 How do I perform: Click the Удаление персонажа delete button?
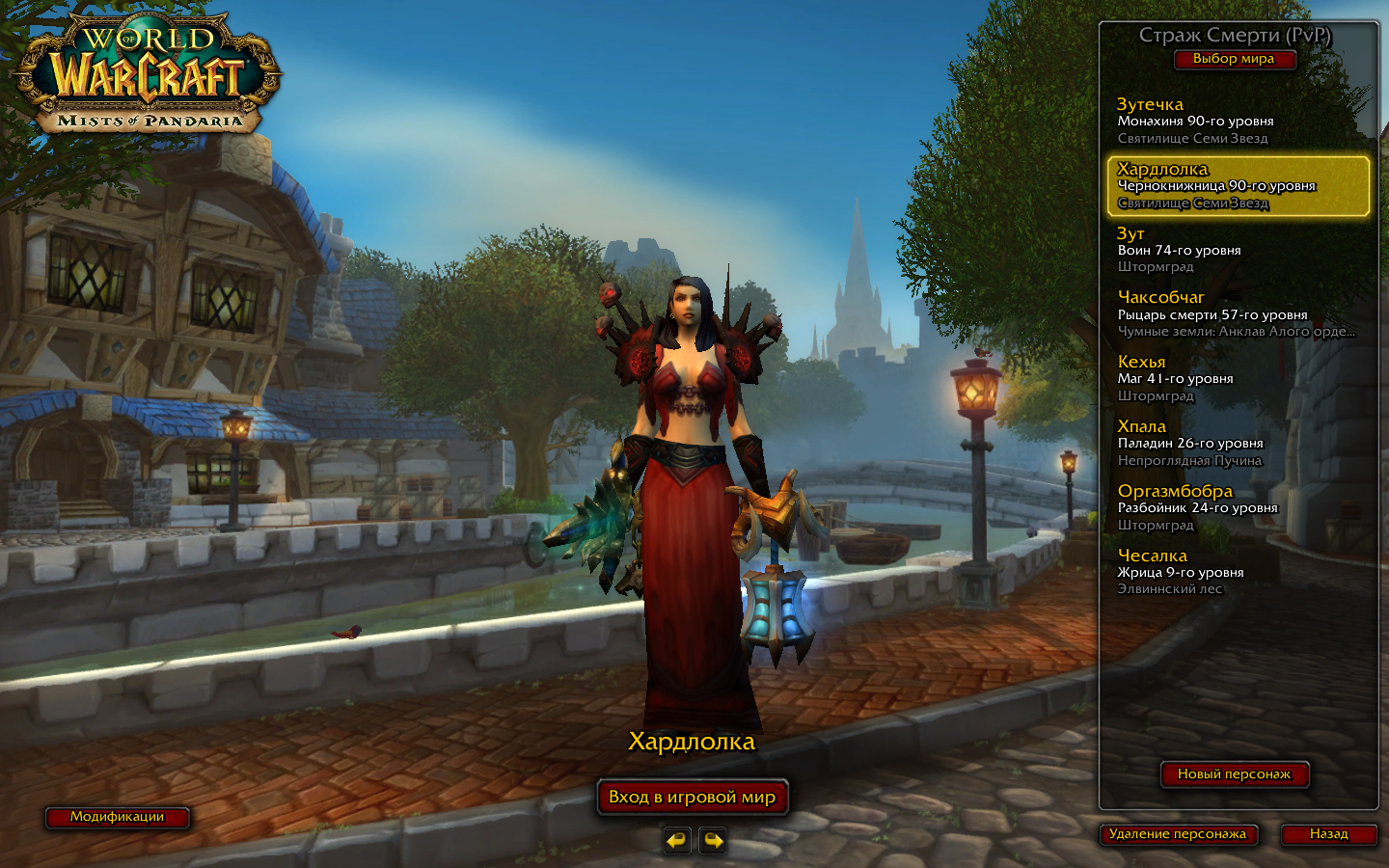(1178, 834)
